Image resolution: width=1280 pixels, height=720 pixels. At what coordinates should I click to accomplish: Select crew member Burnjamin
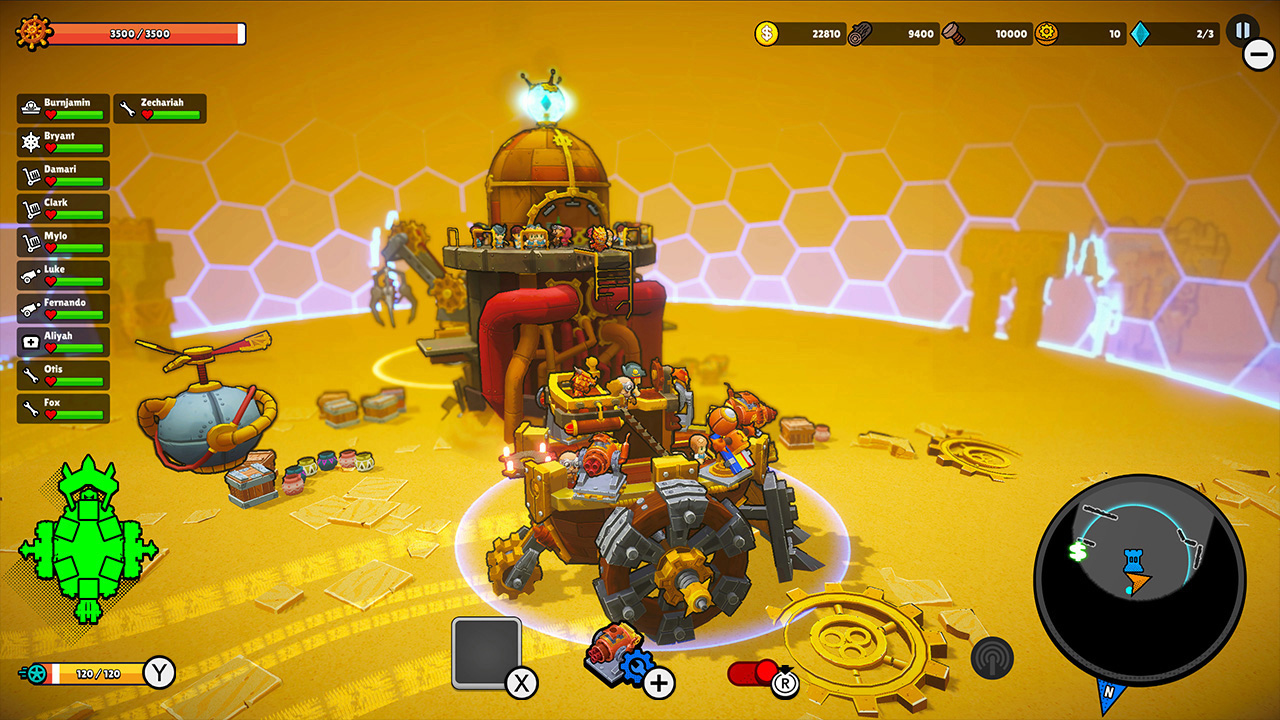coord(63,108)
